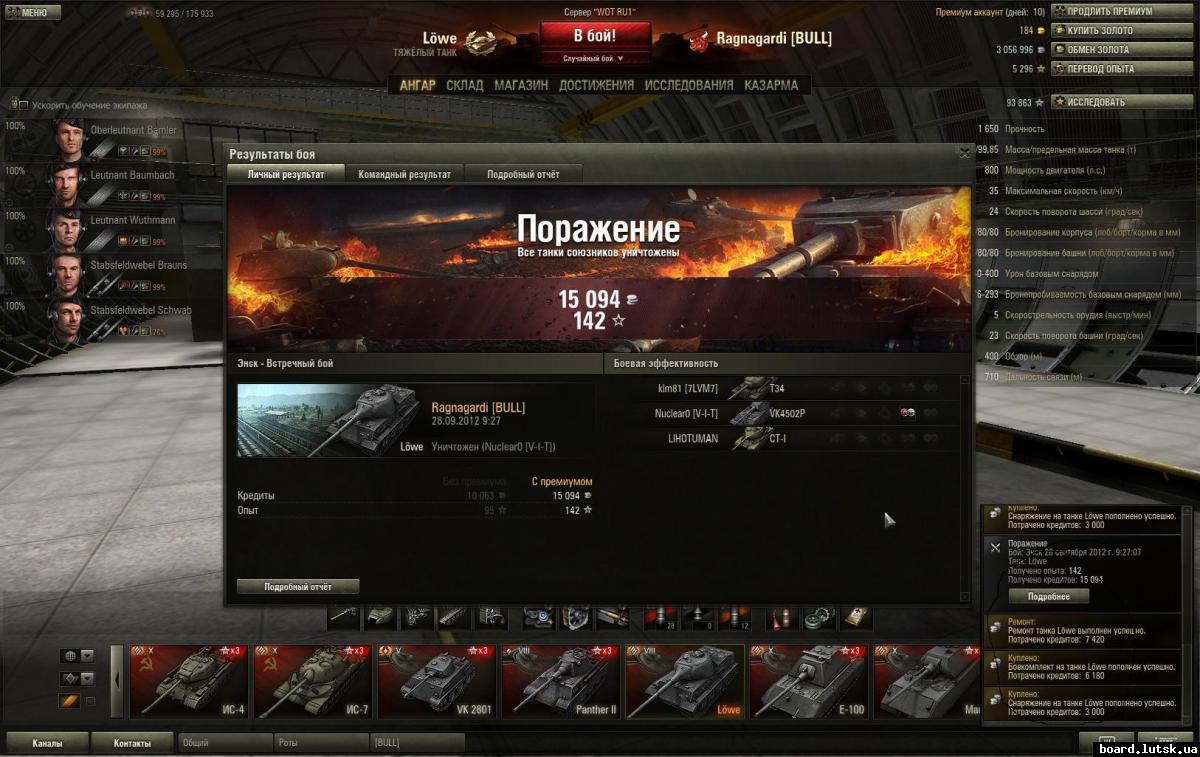This screenshot has width=1200, height=757.
Task: Open the Меню button
Action: [33, 13]
